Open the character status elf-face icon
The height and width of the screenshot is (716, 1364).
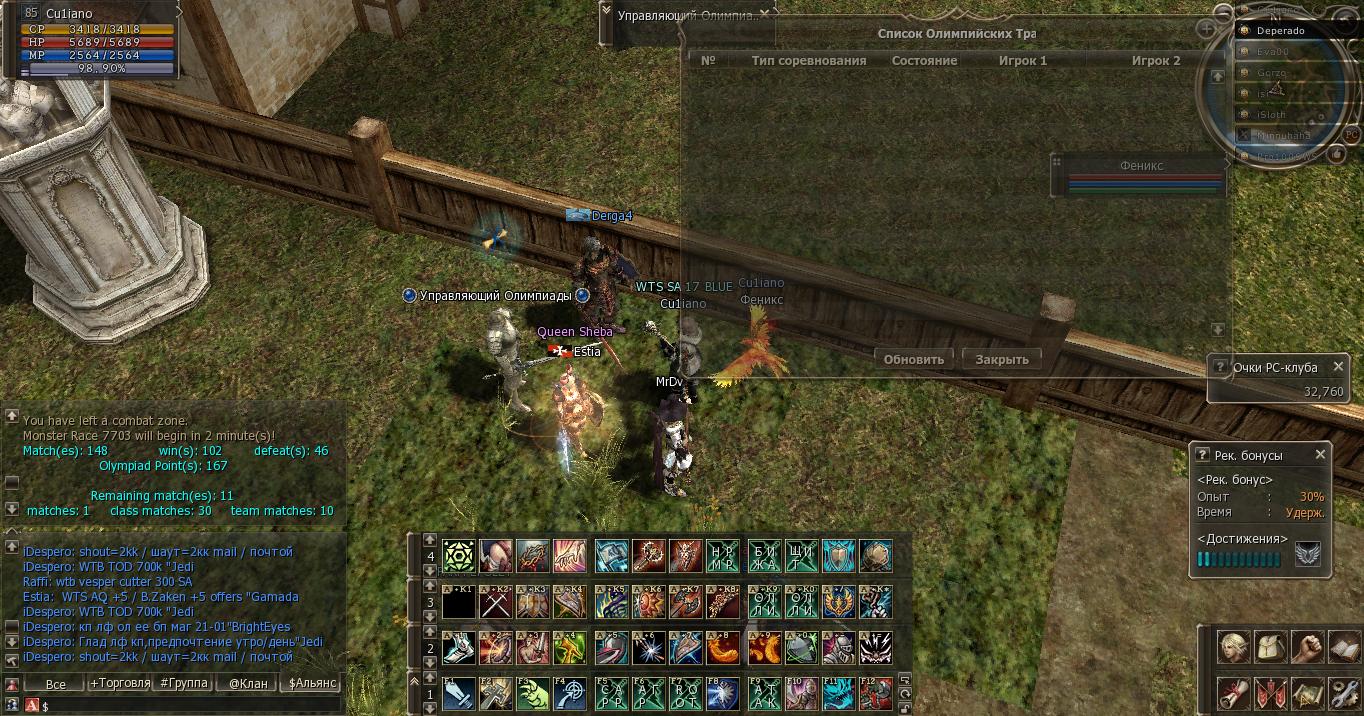[x=1233, y=647]
